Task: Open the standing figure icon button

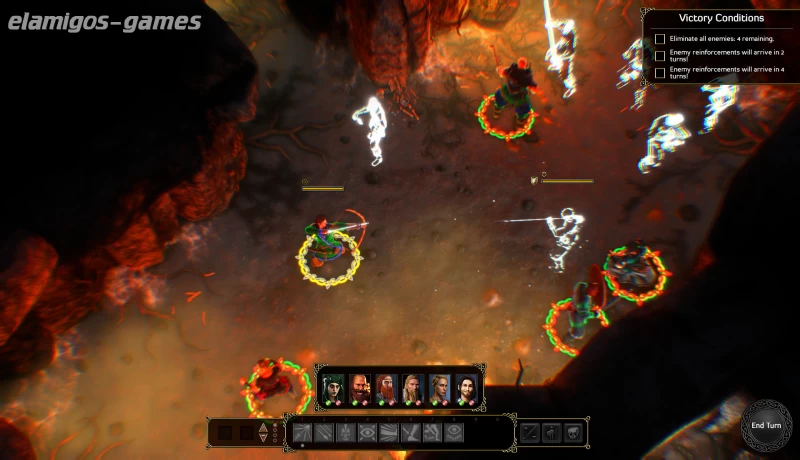Action: coord(551,432)
